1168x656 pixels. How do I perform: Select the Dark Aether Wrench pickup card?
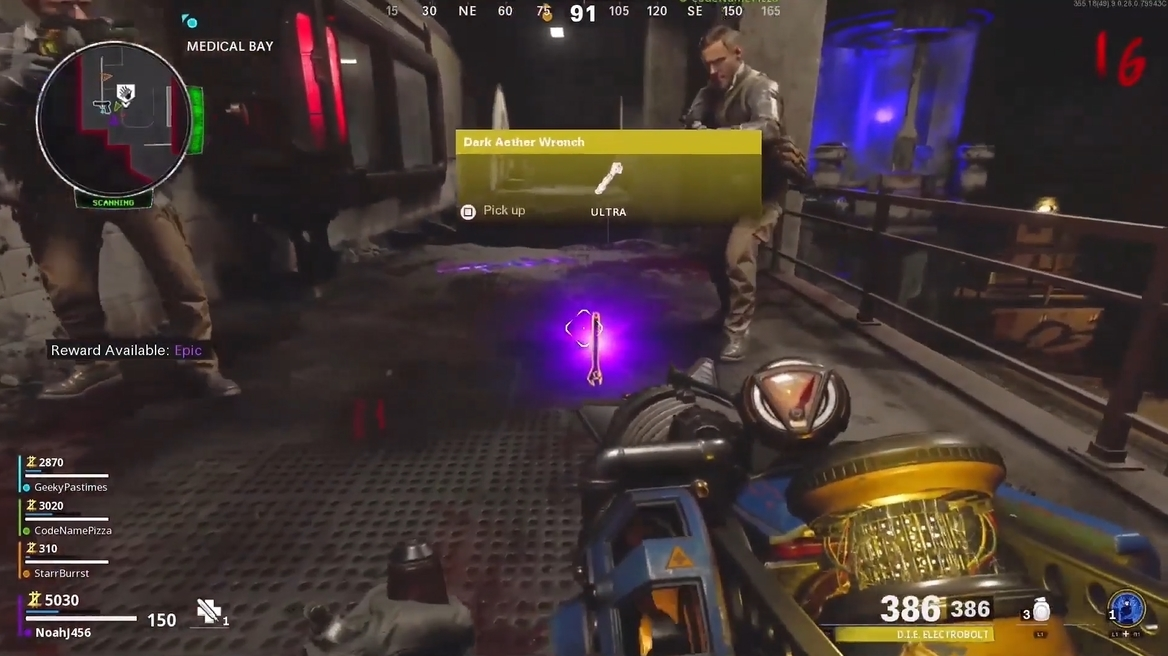(608, 175)
